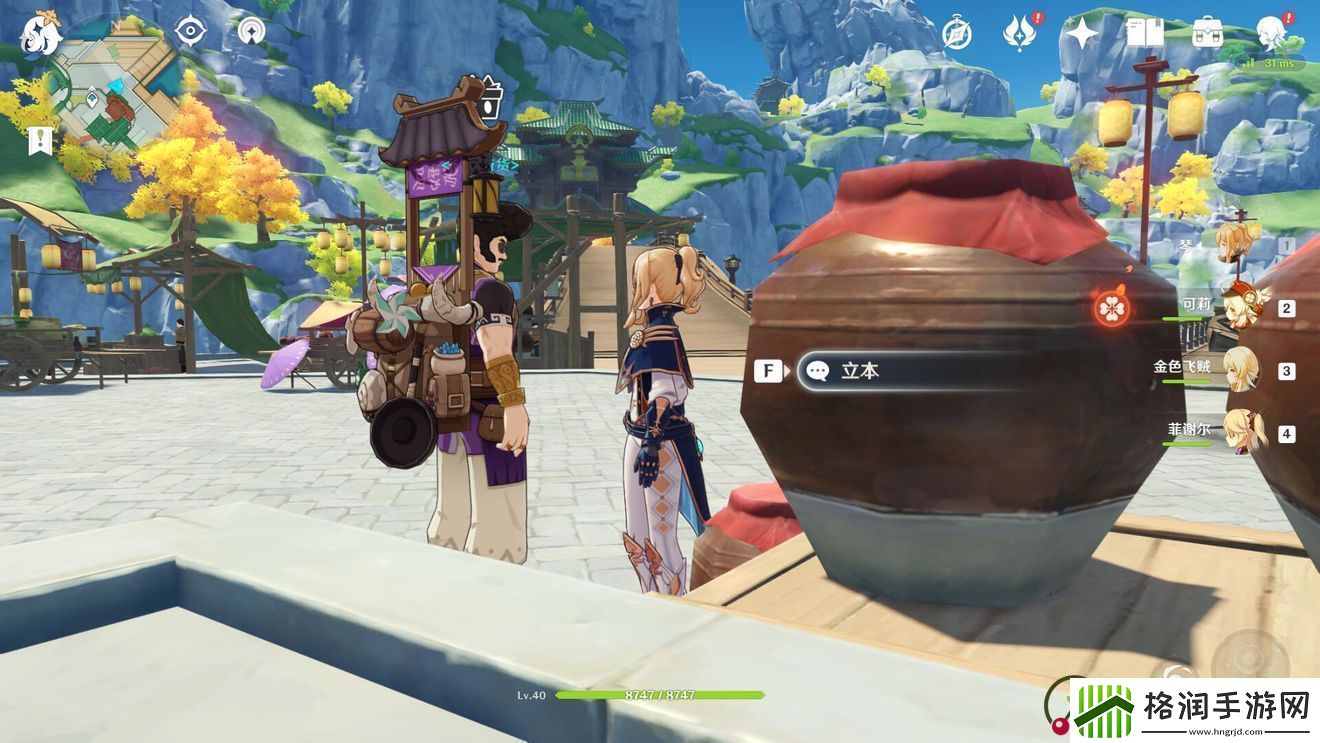Open the Paimon main menu
Viewport: 1320px width, 743px height.
point(40,34)
